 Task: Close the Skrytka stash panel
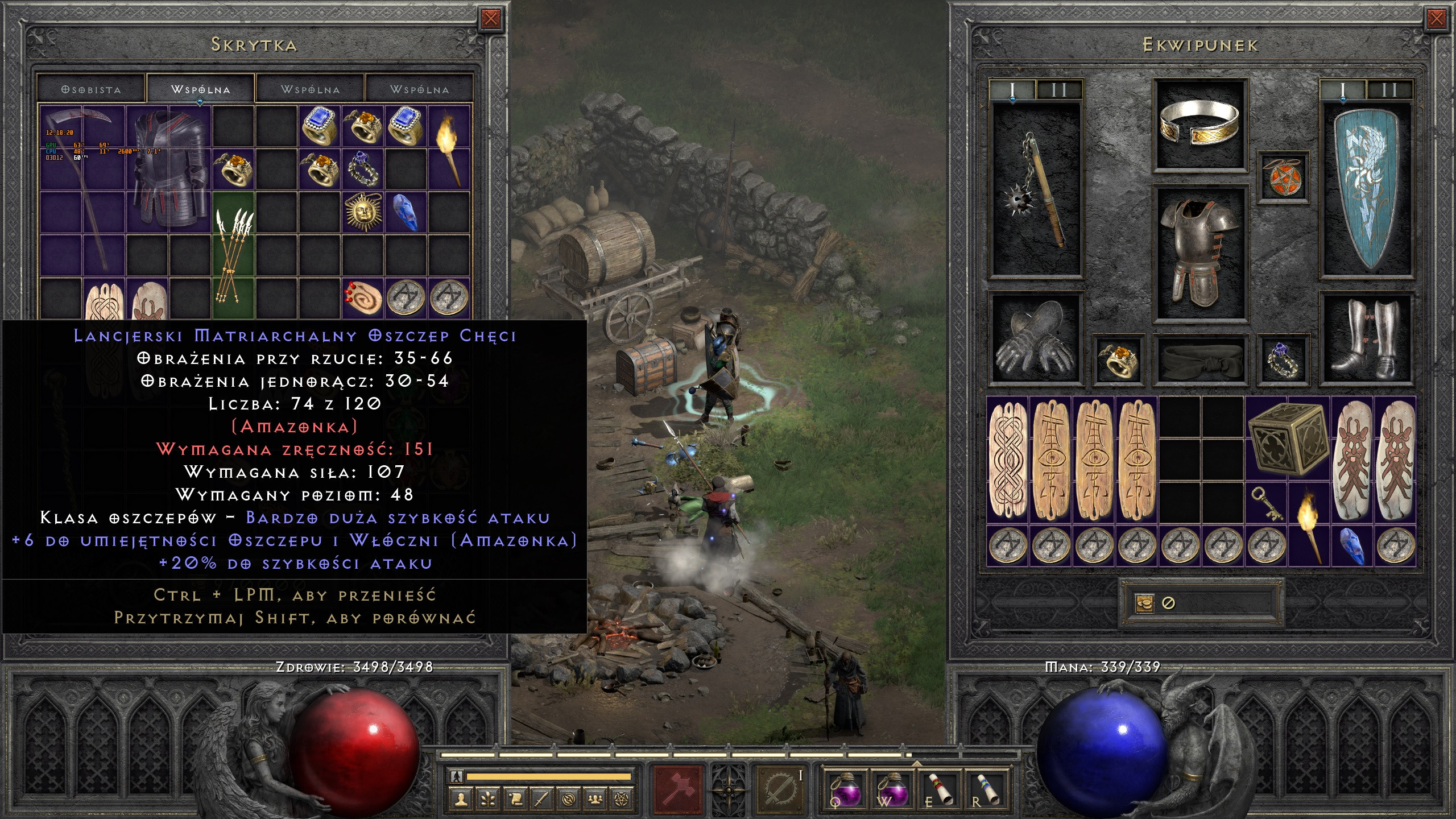point(491,19)
